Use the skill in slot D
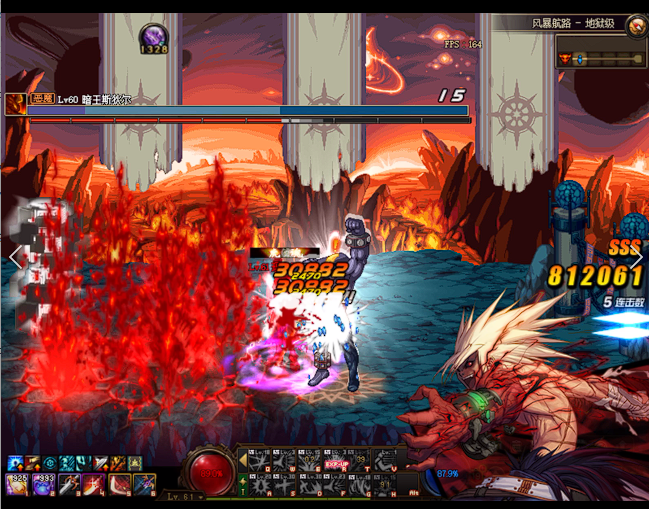This screenshot has height=509, width=649. pos(308,487)
